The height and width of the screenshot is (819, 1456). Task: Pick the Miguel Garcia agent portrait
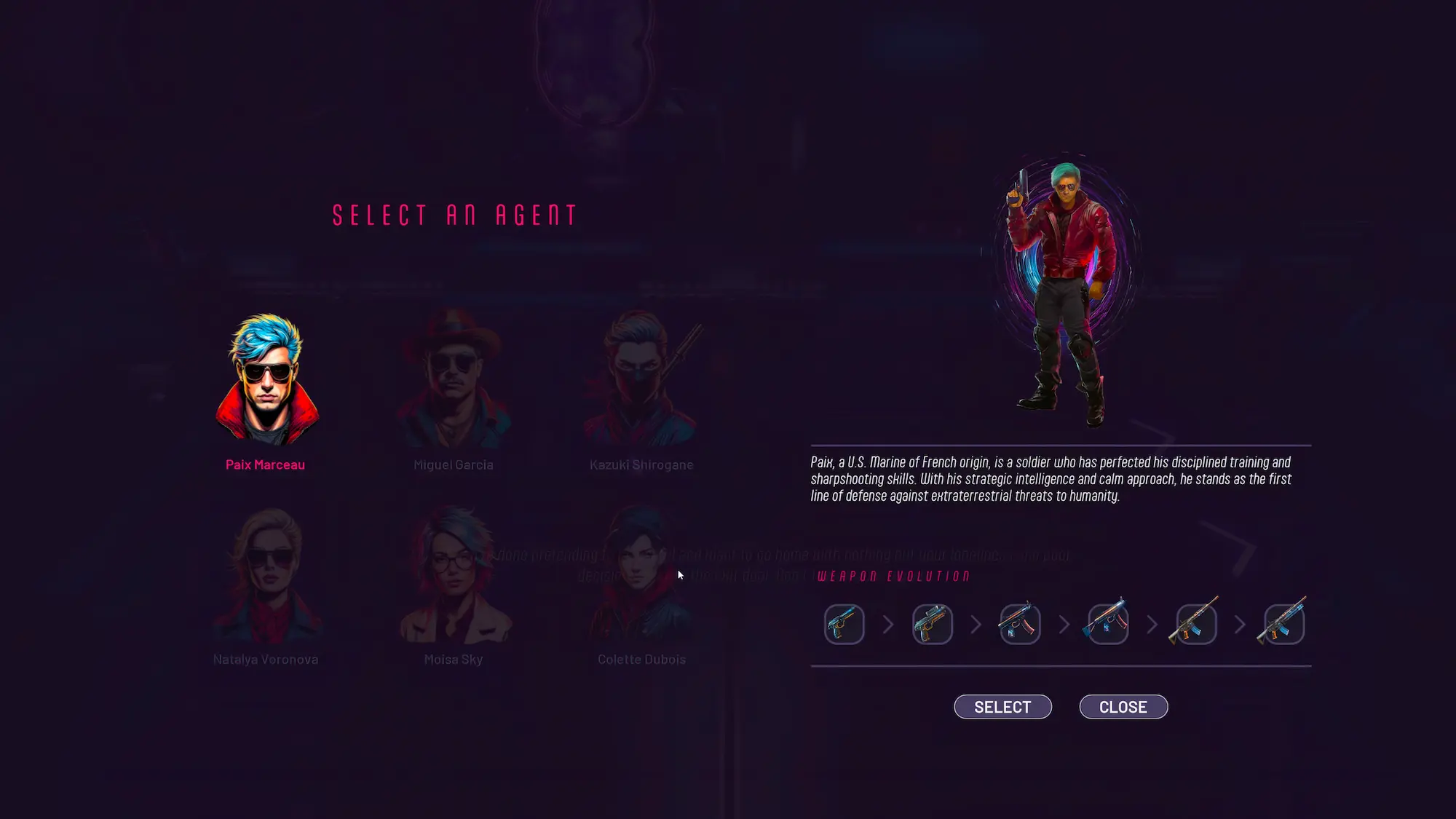pos(453,380)
